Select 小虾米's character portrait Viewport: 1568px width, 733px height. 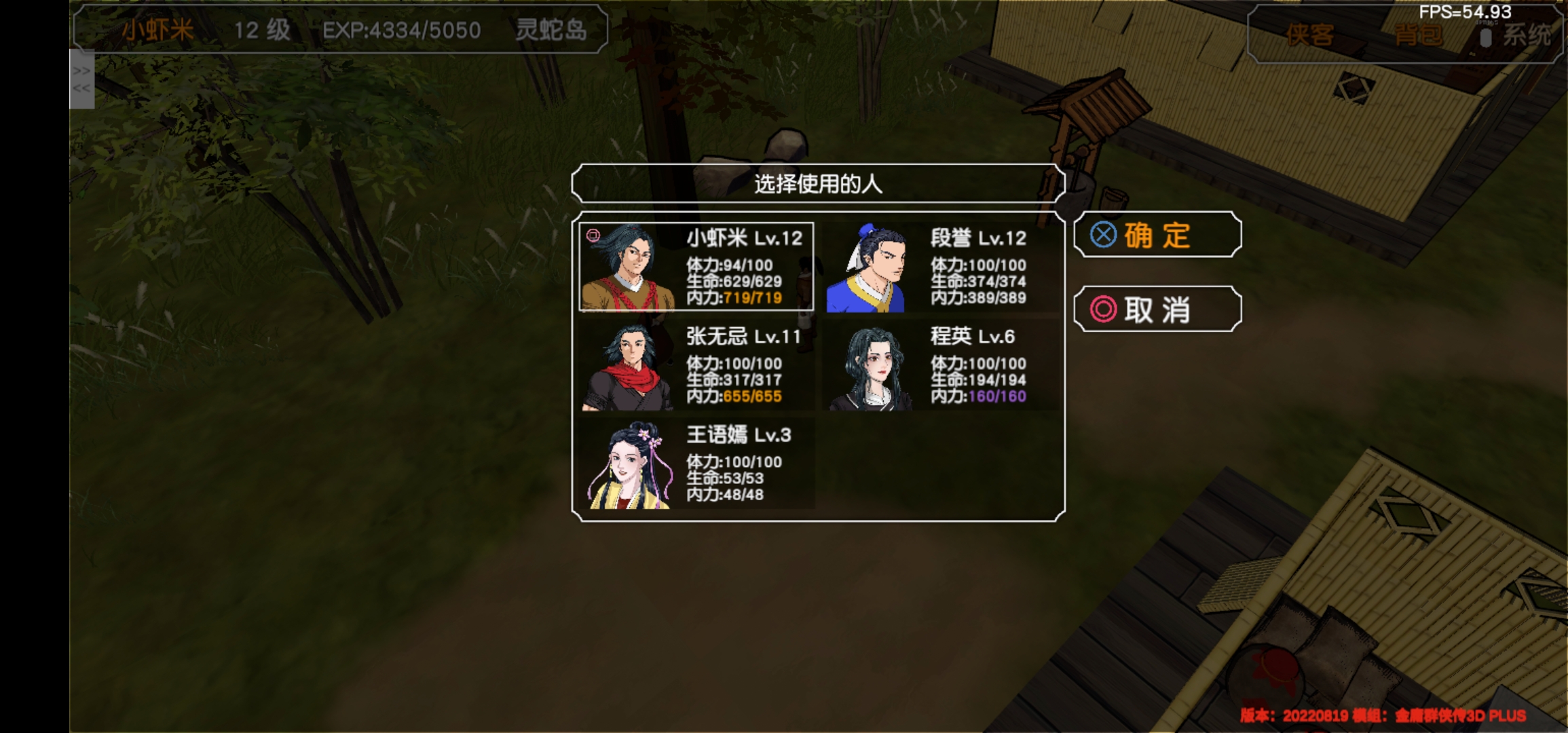628,268
